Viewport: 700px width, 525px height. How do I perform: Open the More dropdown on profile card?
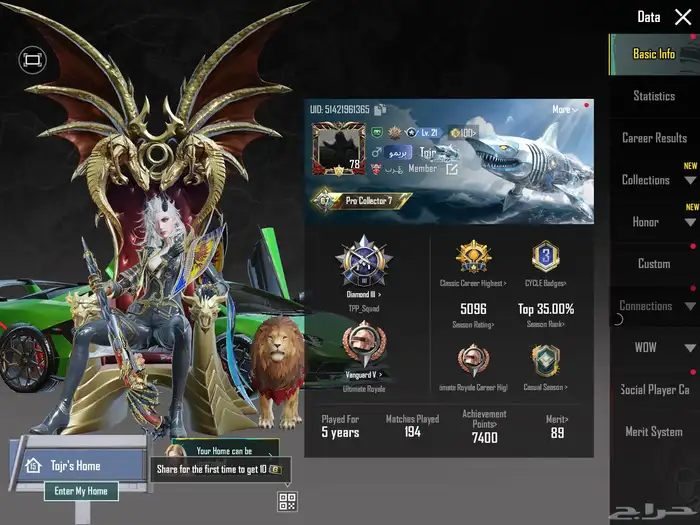564,109
